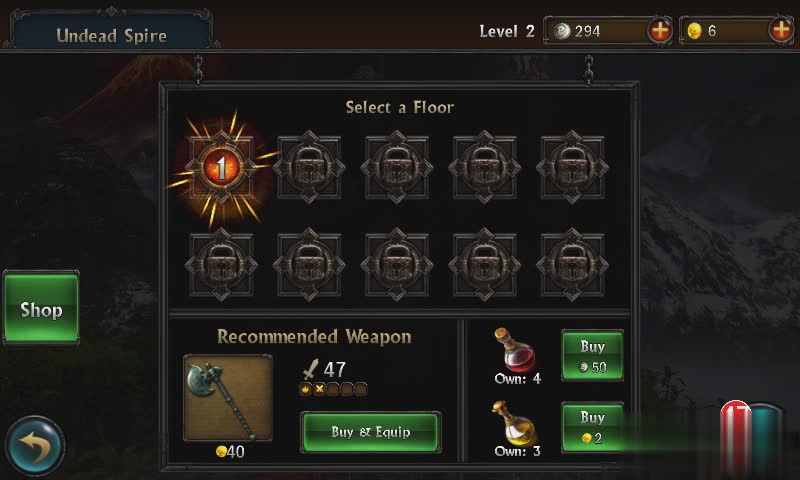Buy the yellow potion for 2 gold

592,427
